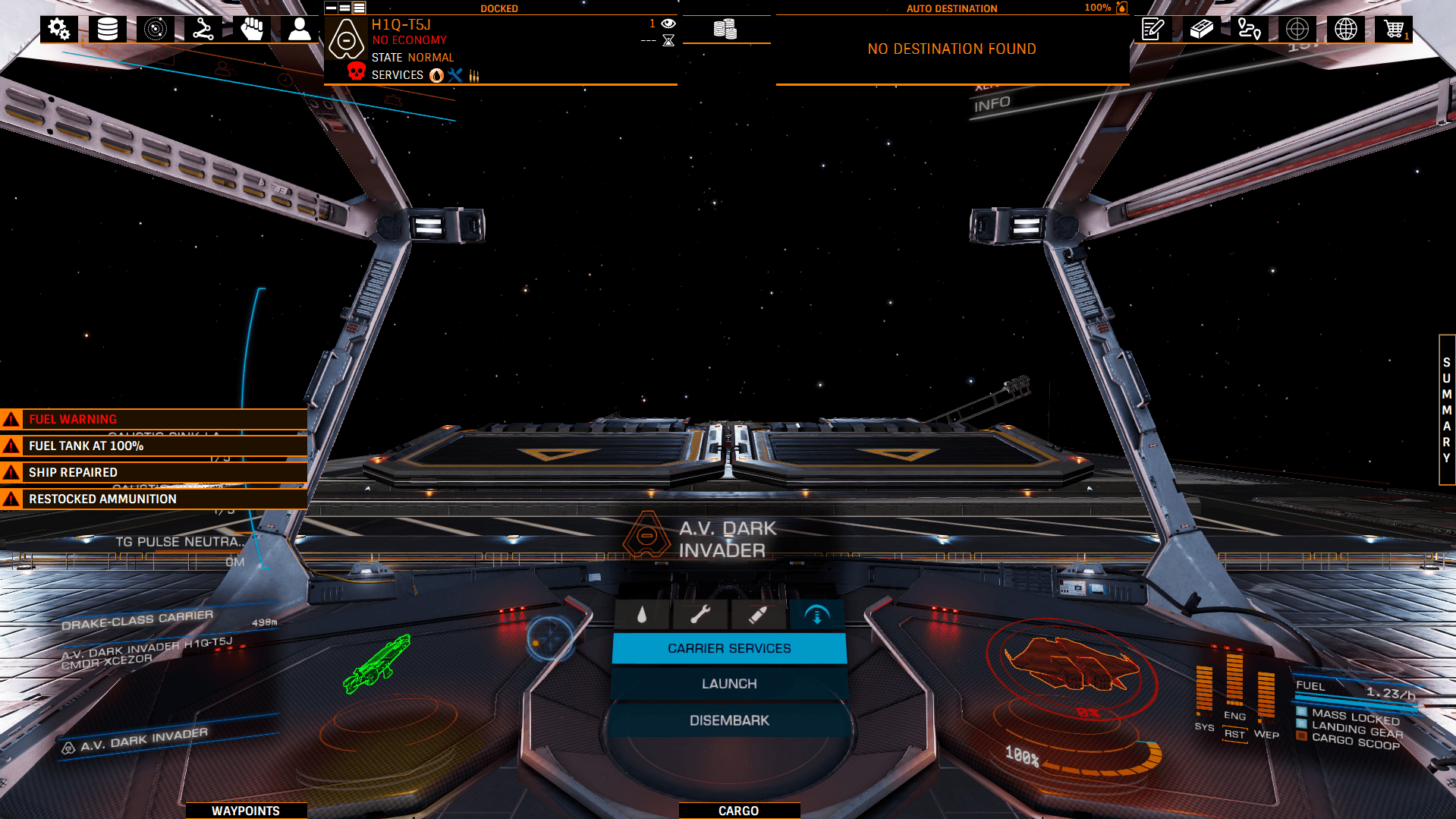
Task: Open the globe icon in the toolbar
Action: point(1346,30)
